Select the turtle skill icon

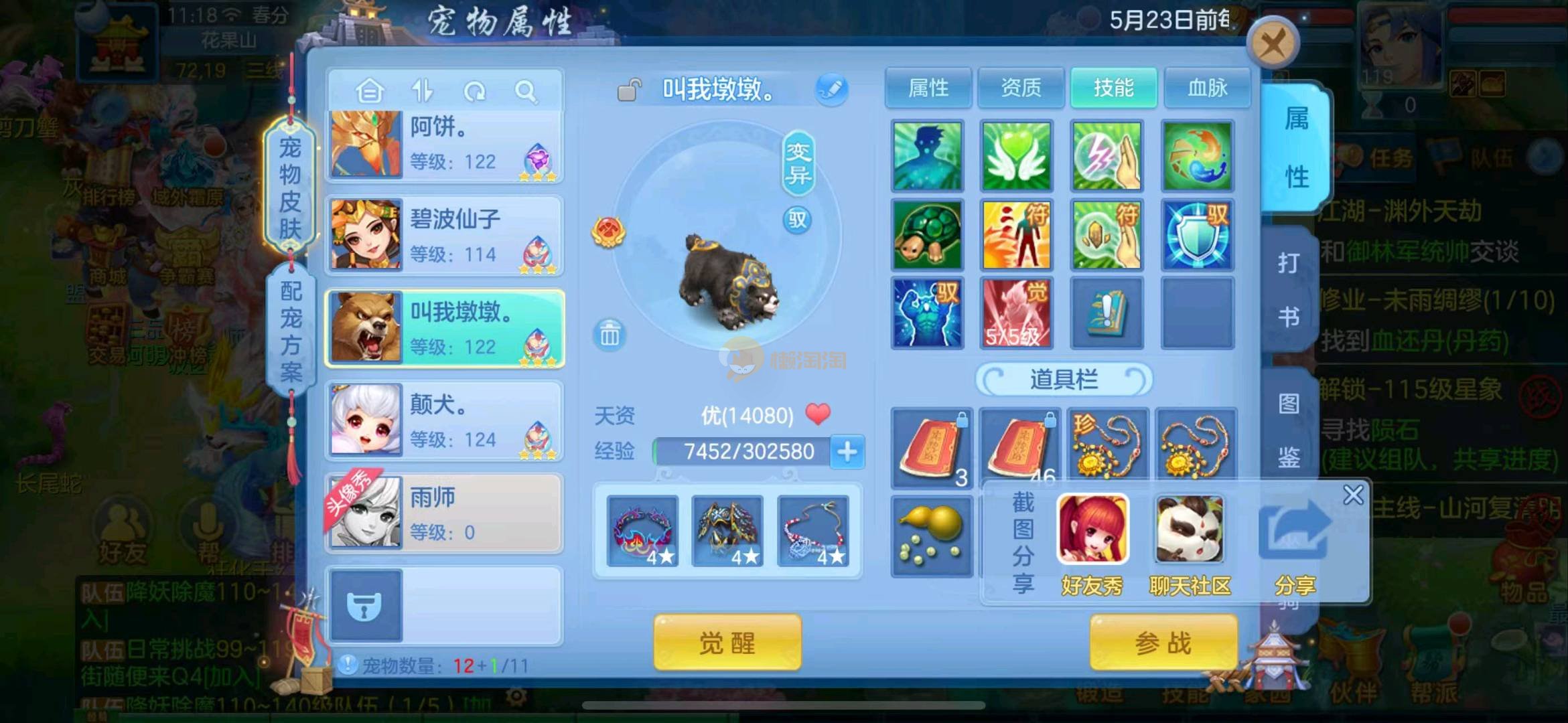[928, 235]
